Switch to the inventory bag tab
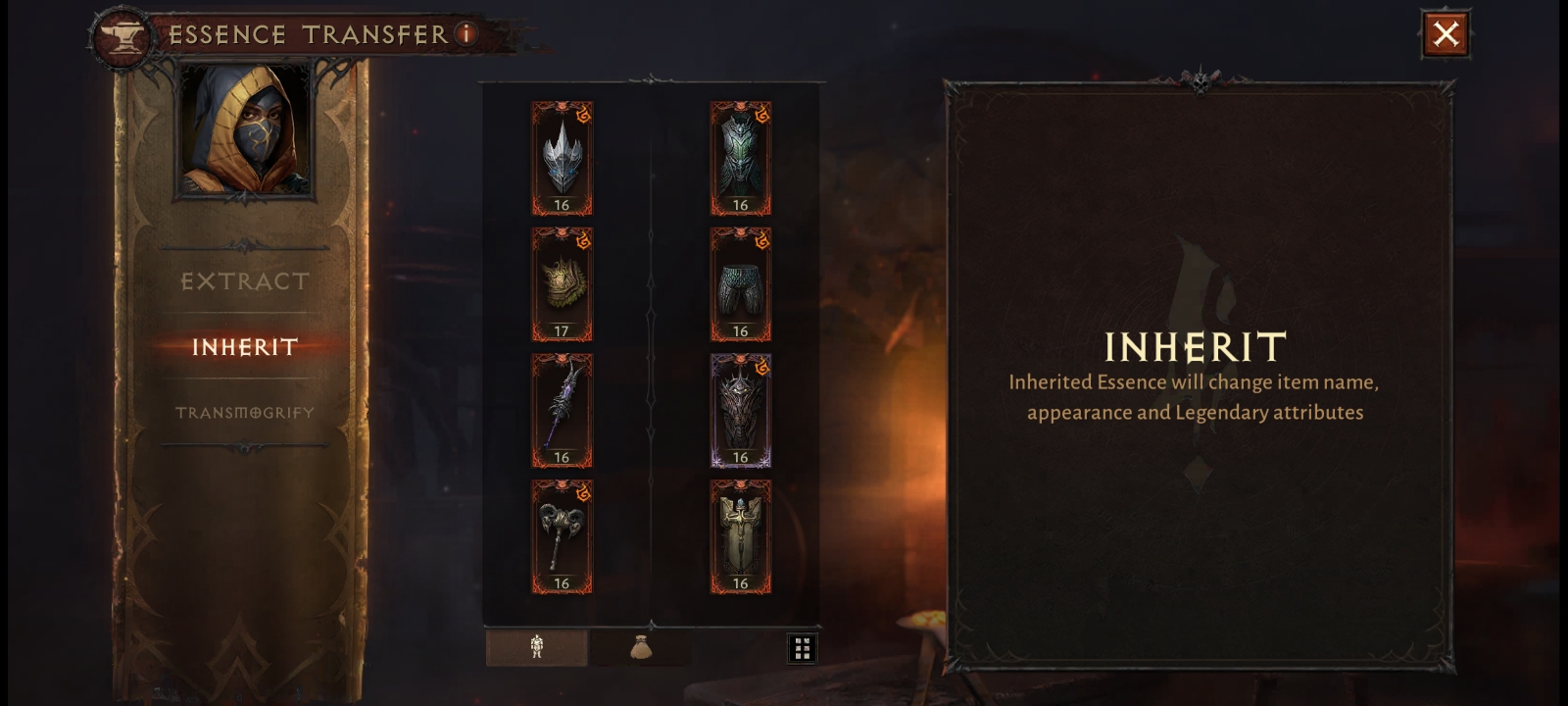This screenshot has width=1568, height=706. pyautogui.click(x=641, y=647)
